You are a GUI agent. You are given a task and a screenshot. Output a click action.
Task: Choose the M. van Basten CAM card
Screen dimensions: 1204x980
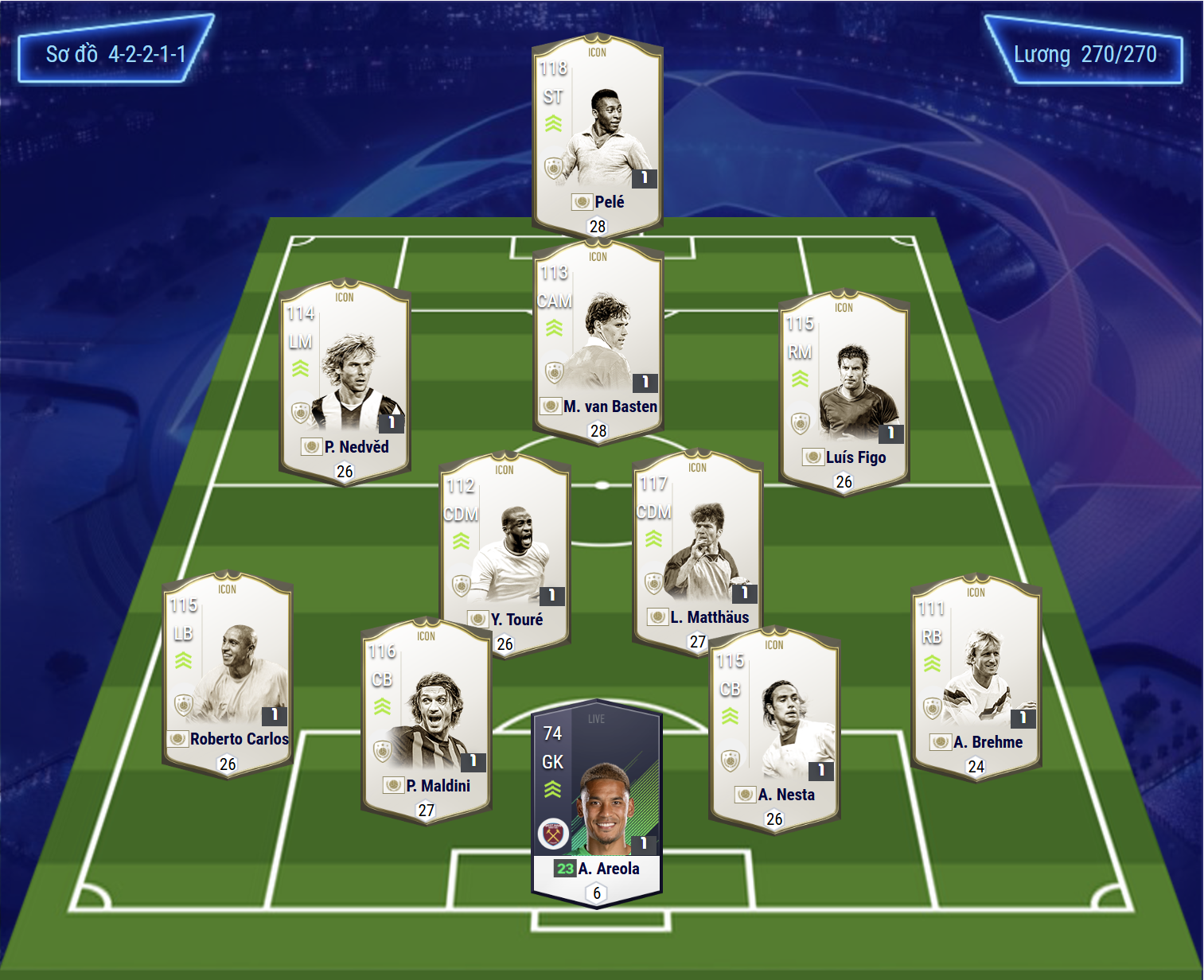point(598,340)
